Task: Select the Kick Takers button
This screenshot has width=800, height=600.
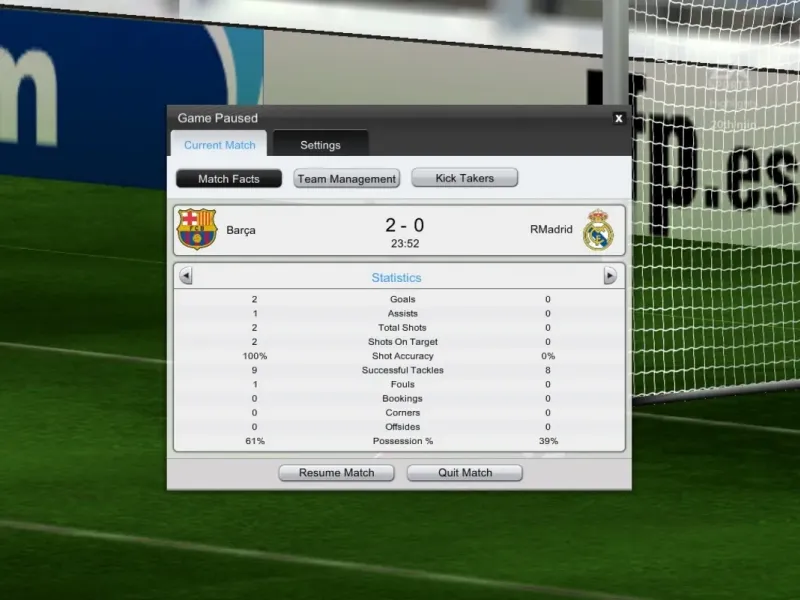Action: click(465, 178)
